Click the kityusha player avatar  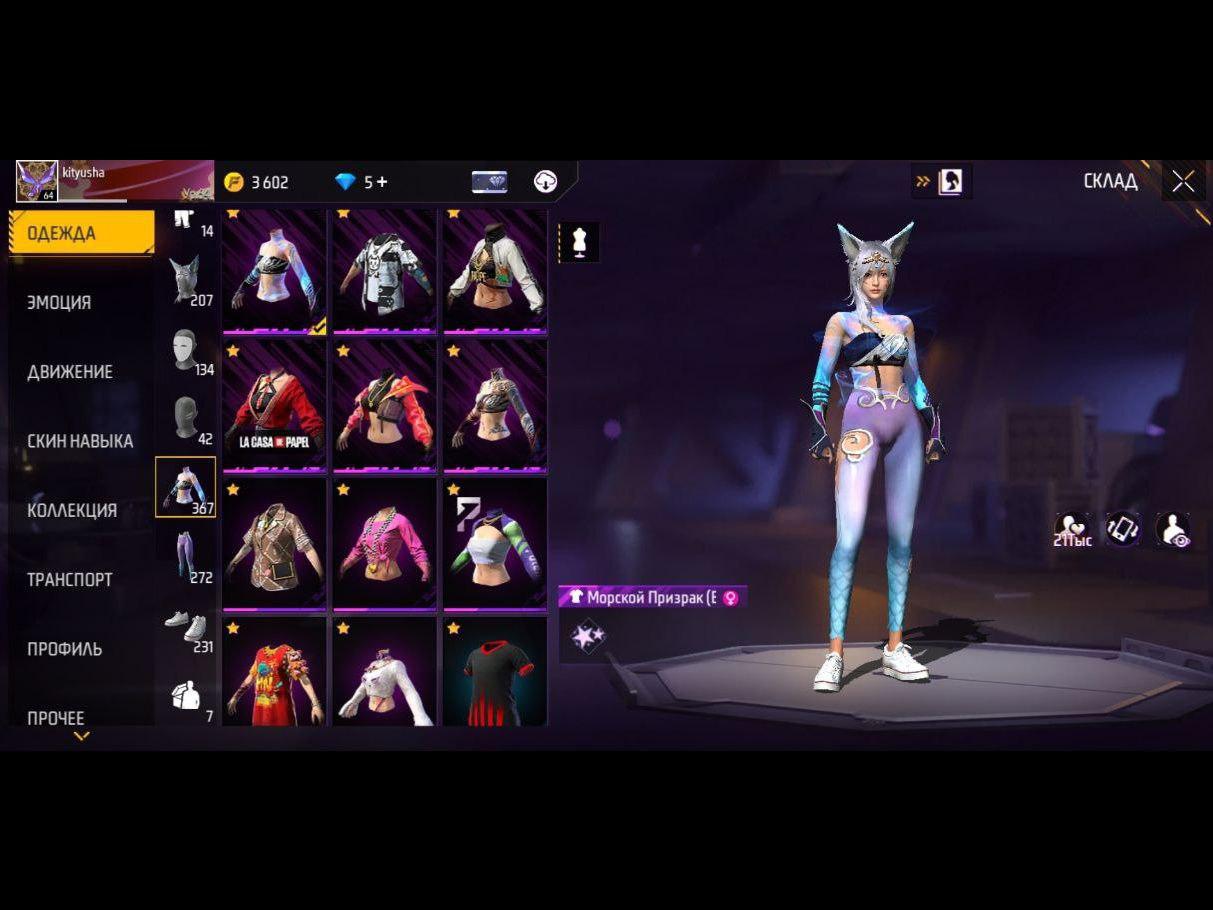[x=37, y=181]
